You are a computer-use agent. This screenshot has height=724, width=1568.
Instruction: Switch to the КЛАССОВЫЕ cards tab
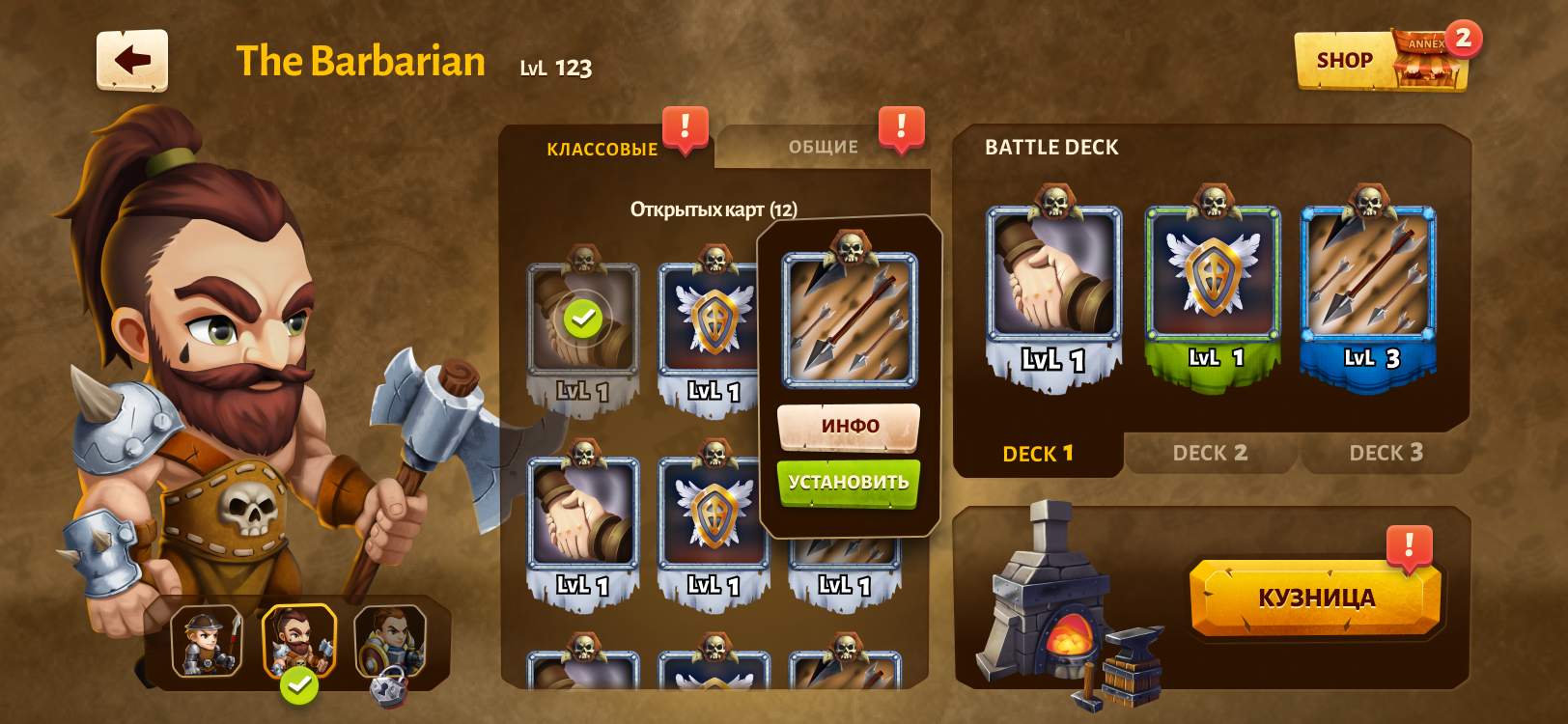click(x=602, y=149)
